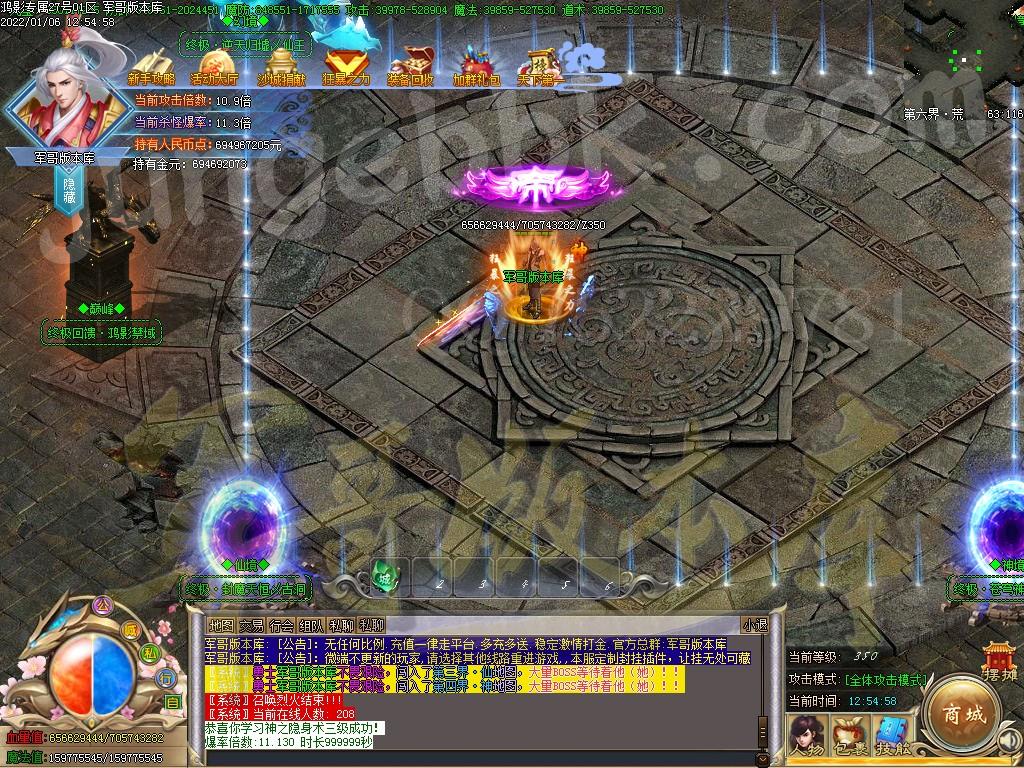Click the 小退 logout button
Screen dimensions: 1024x768
(755, 625)
